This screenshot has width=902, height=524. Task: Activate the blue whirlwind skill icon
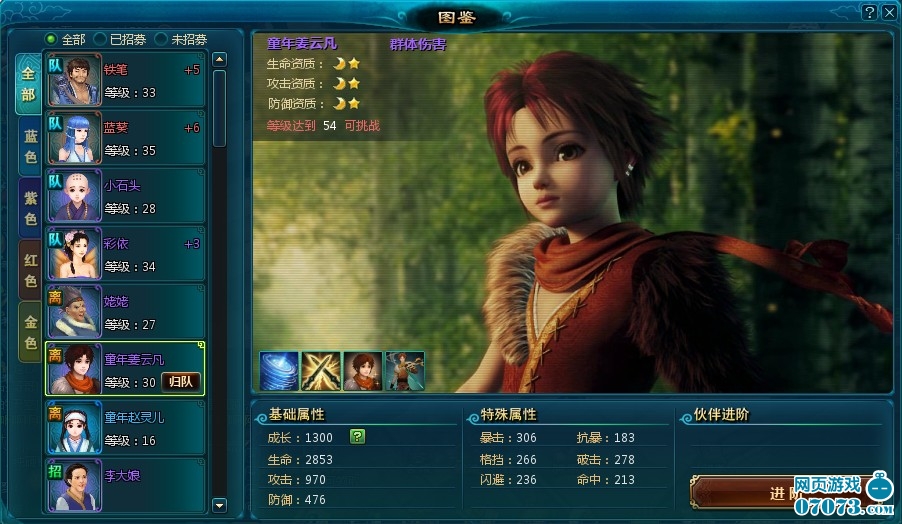pyautogui.click(x=278, y=370)
